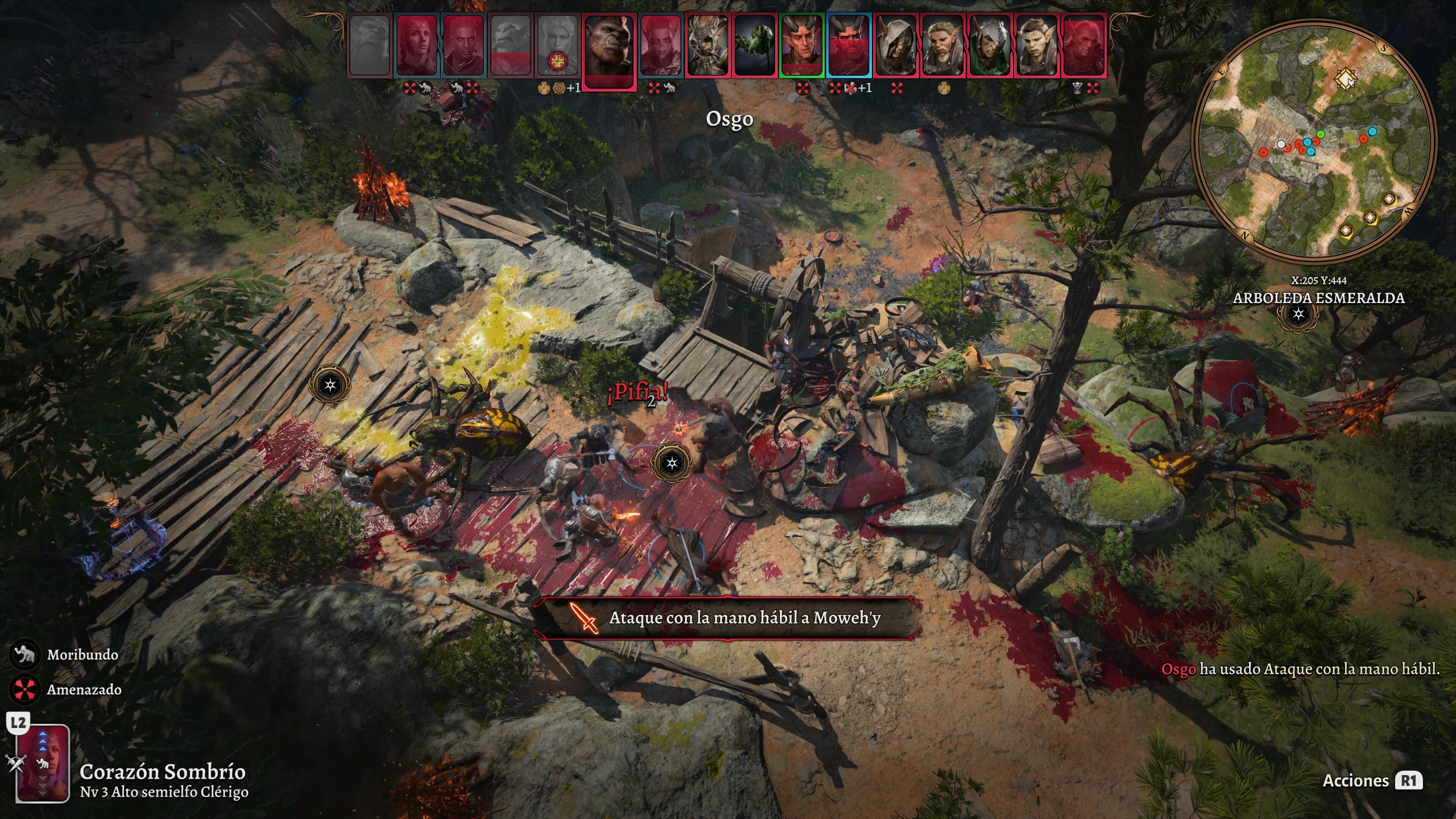Click the large waypoint marker on minimap
Image resolution: width=1456 pixels, height=819 pixels.
point(1346,78)
